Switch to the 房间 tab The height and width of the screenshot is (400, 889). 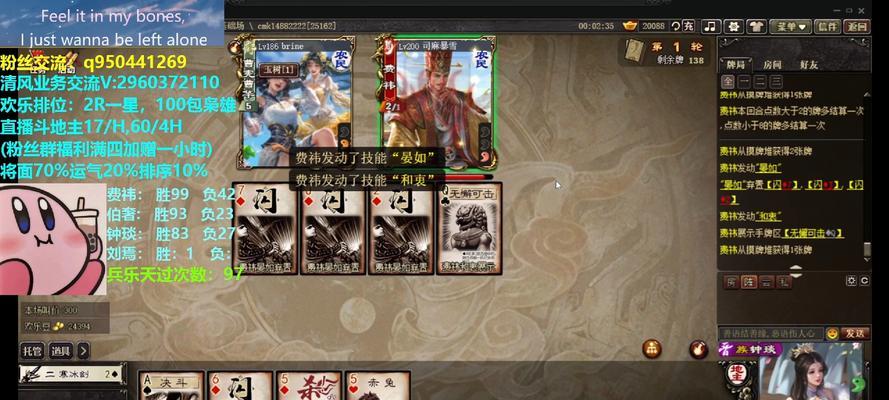tap(771, 65)
